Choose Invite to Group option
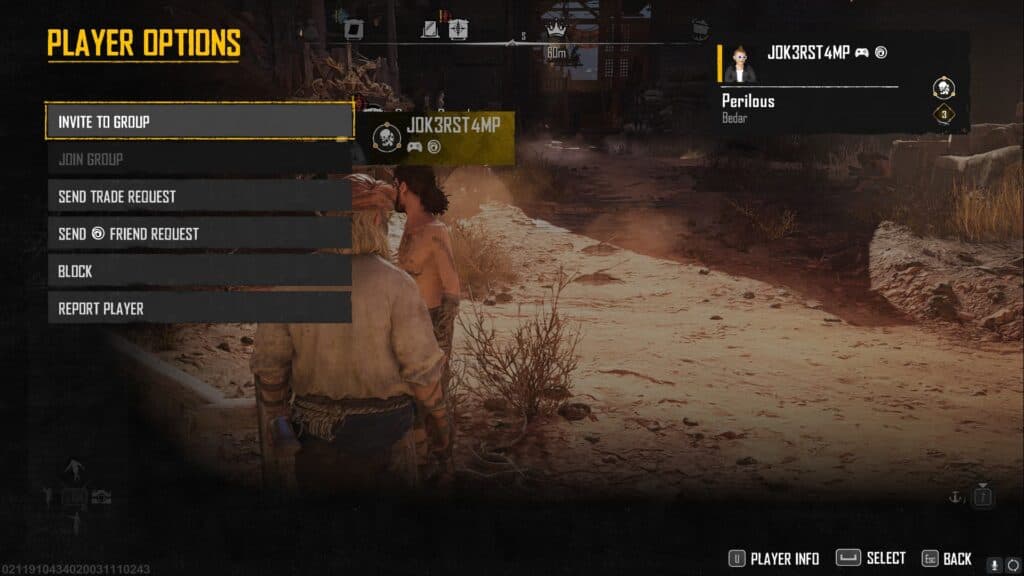Screen dimensions: 1024x576 click(199, 121)
